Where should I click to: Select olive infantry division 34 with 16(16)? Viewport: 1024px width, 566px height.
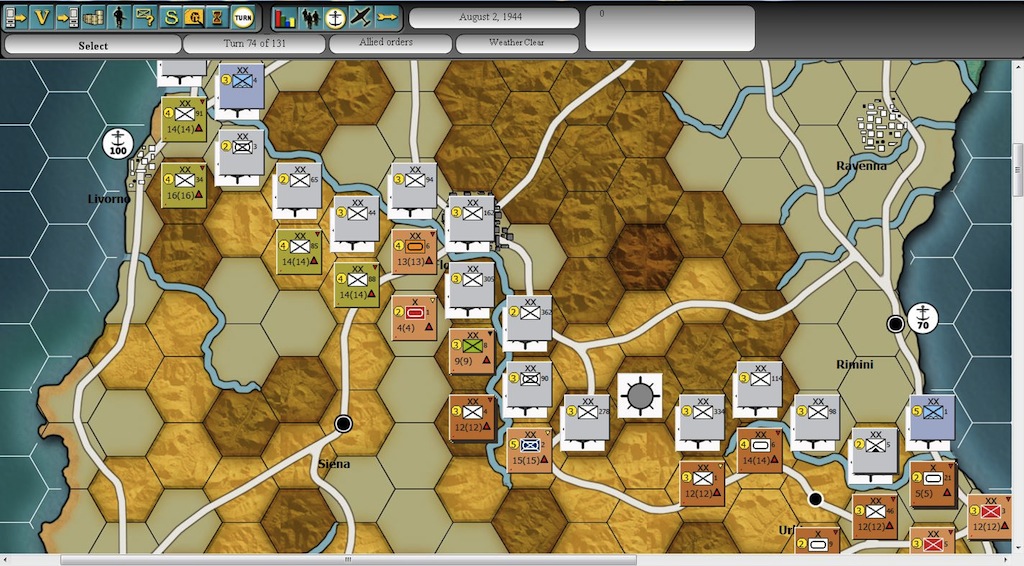(184, 186)
